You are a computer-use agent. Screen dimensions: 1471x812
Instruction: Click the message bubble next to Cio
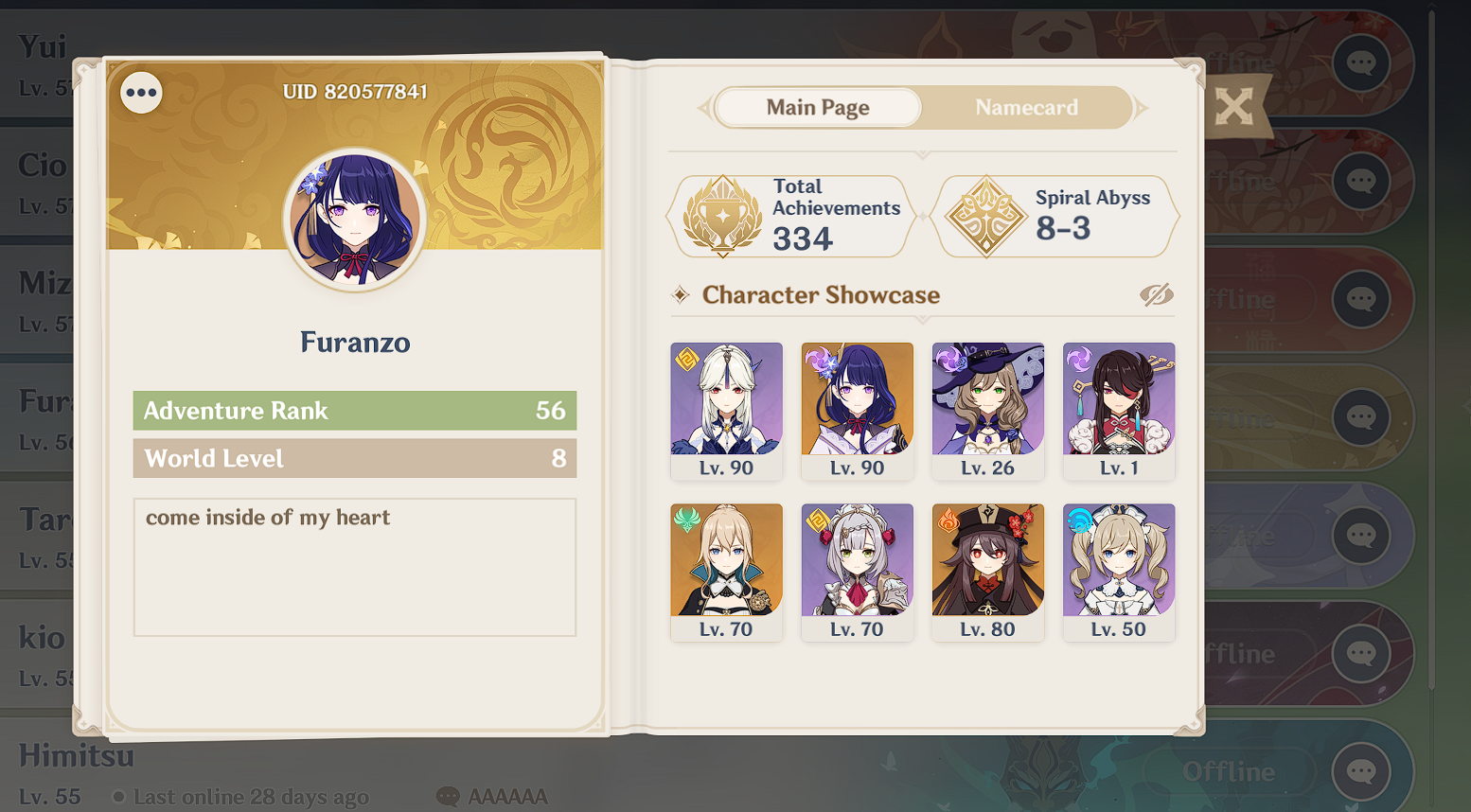(1360, 181)
